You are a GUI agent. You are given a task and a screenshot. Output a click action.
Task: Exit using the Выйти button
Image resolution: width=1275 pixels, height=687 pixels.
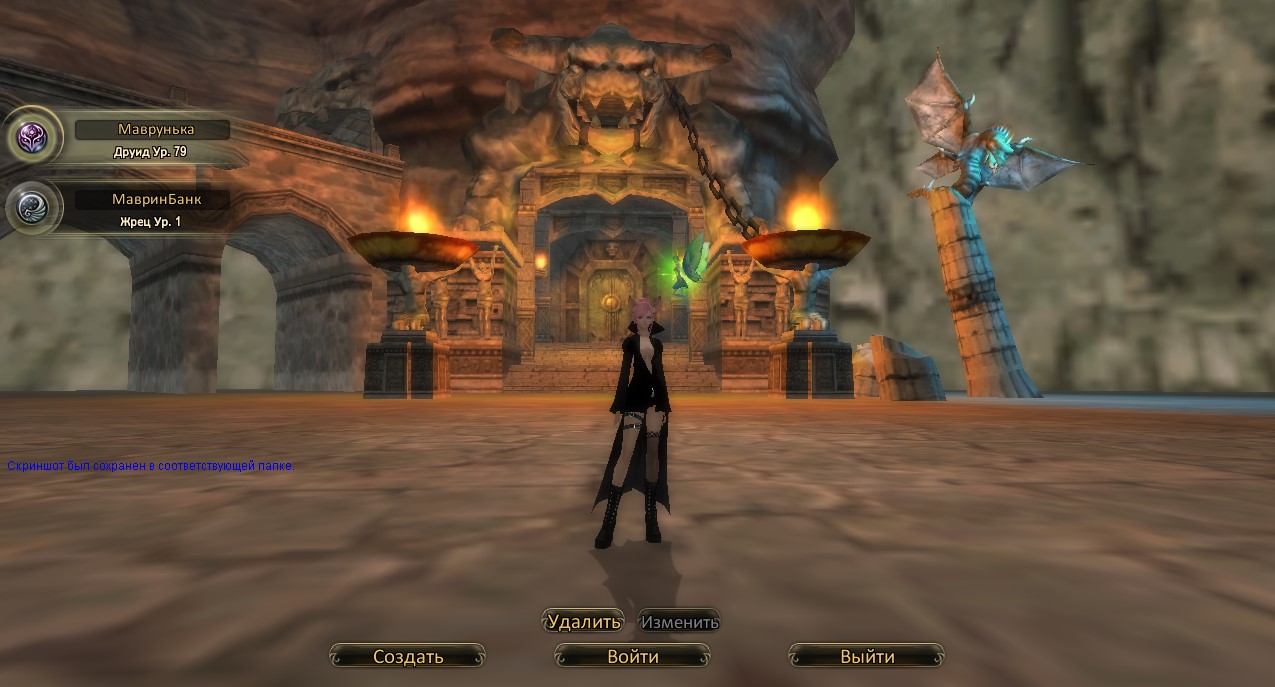(x=867, y=657)
